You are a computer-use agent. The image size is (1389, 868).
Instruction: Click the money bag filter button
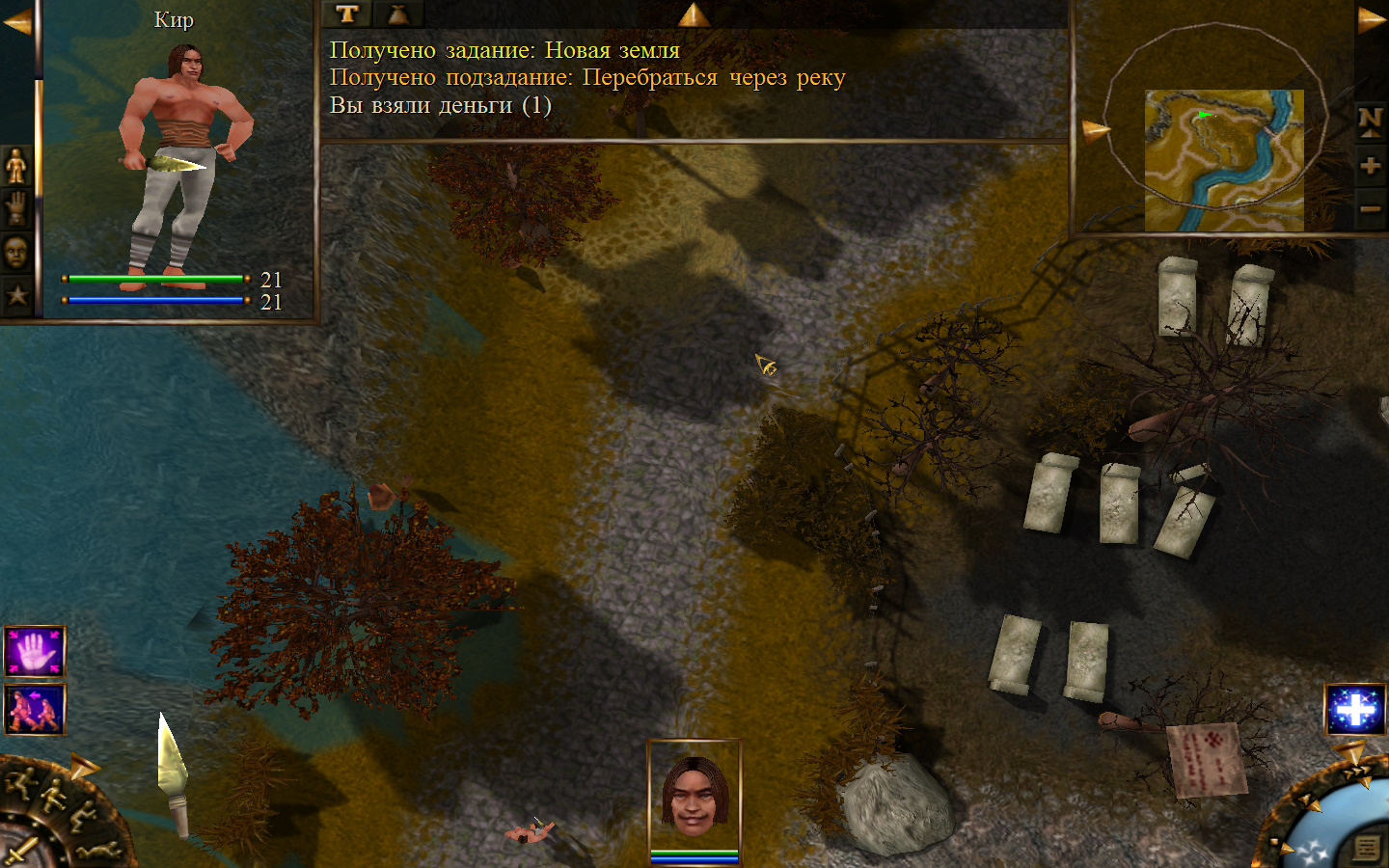(398, 14)
